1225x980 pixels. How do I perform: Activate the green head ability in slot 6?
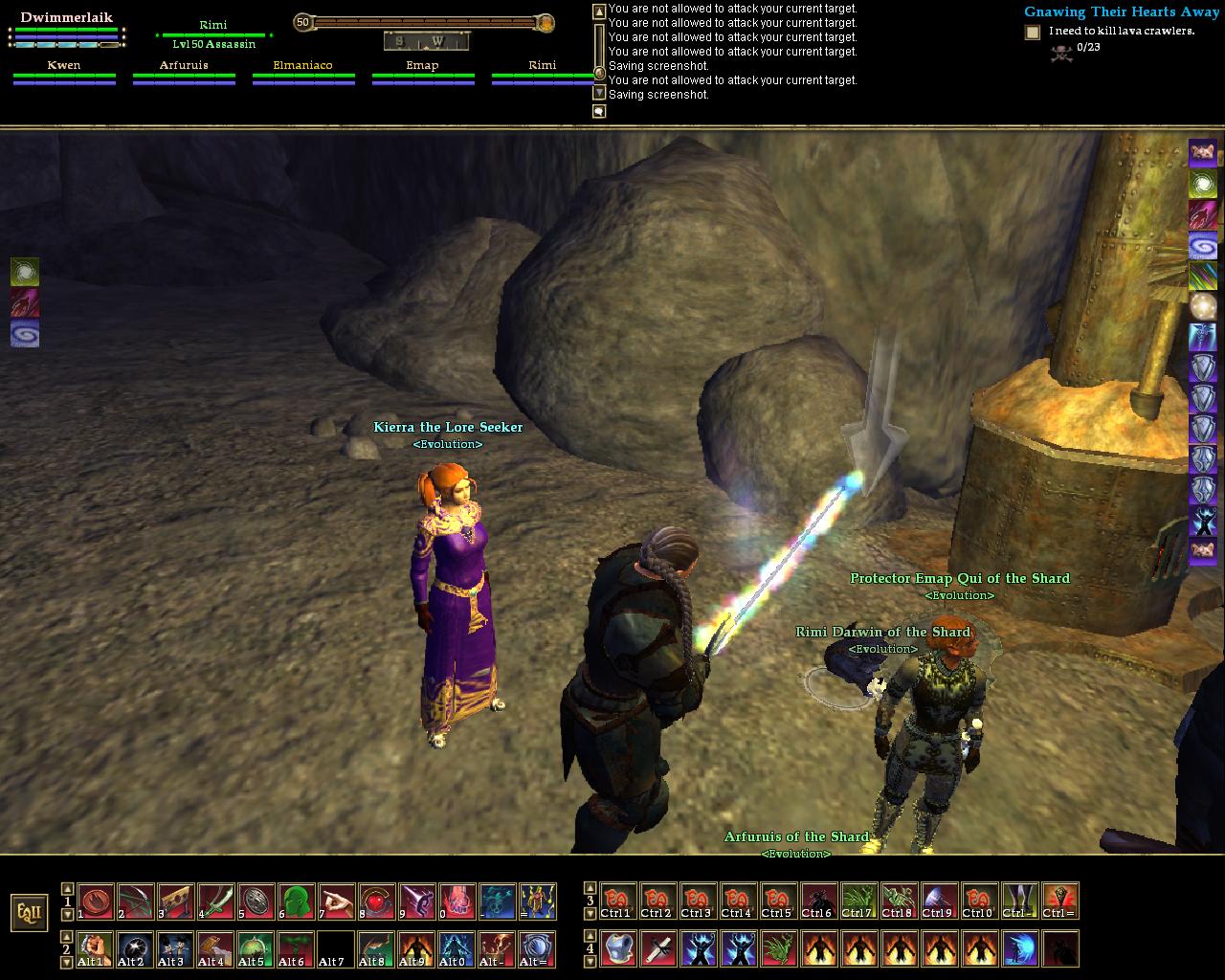[296, 902]
